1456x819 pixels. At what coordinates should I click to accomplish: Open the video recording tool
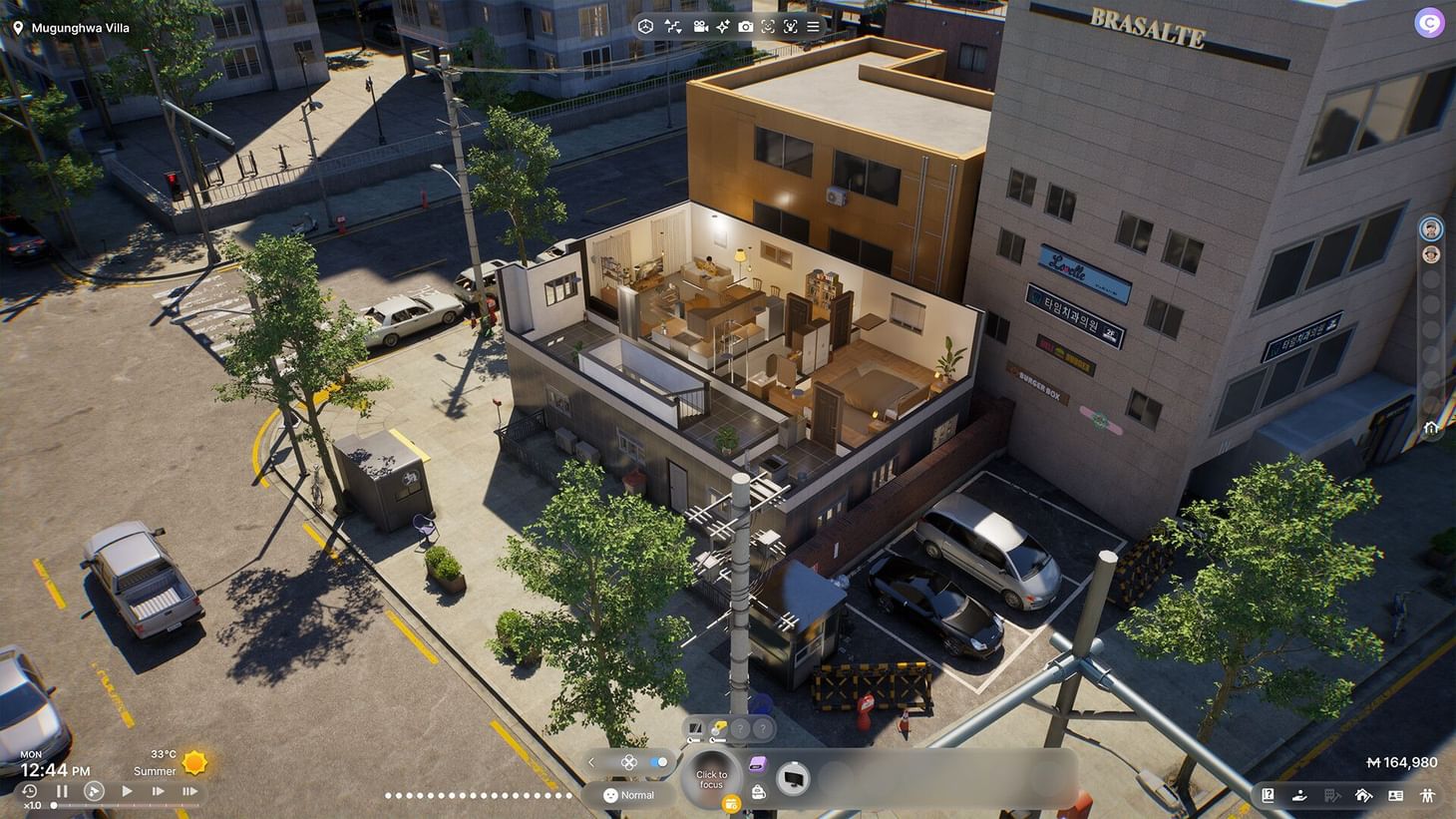[x=699, y=27]
